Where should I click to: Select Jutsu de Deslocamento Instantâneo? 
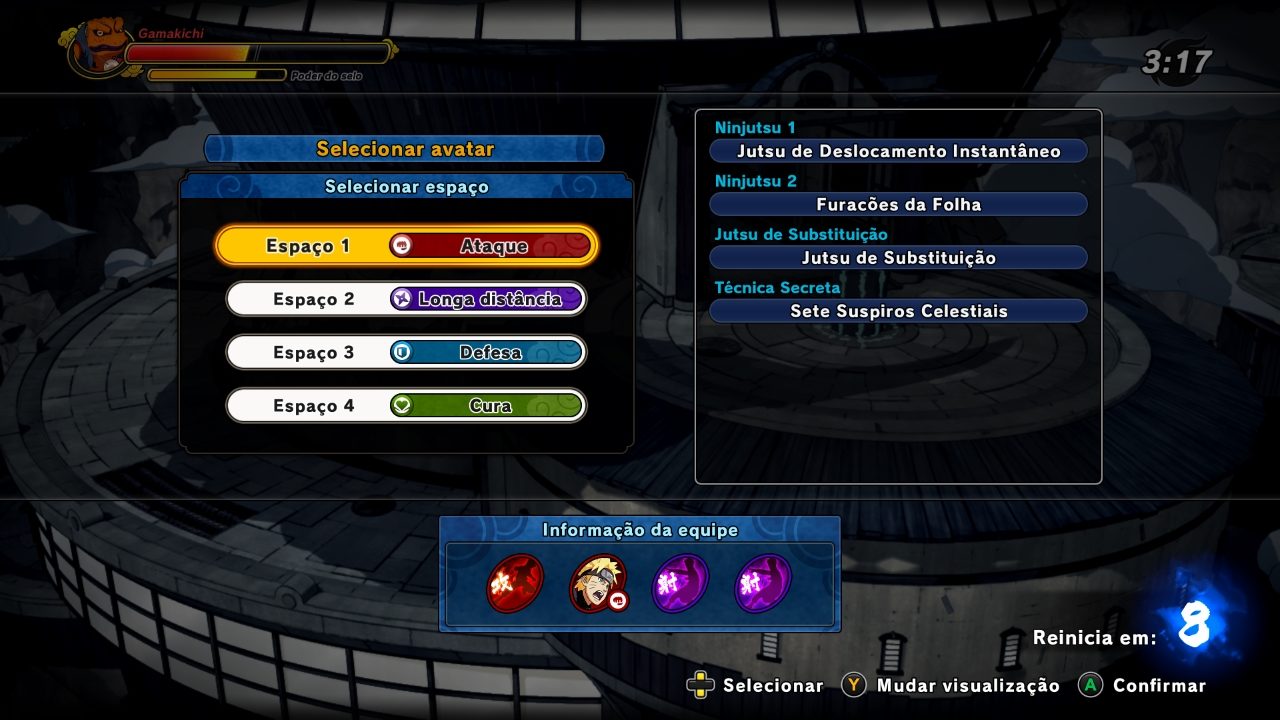click(898, 151)
